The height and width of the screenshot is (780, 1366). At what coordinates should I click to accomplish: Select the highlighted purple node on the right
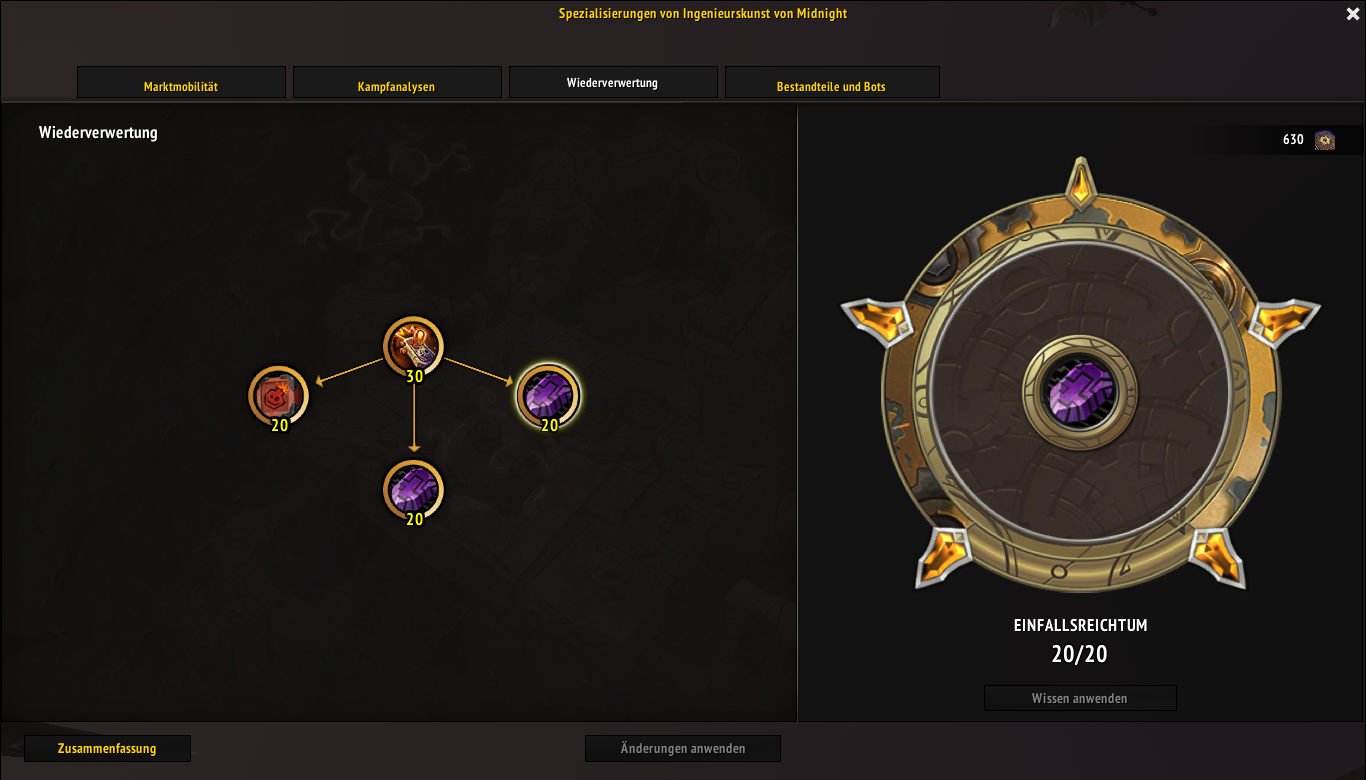(x=548, y=395)
